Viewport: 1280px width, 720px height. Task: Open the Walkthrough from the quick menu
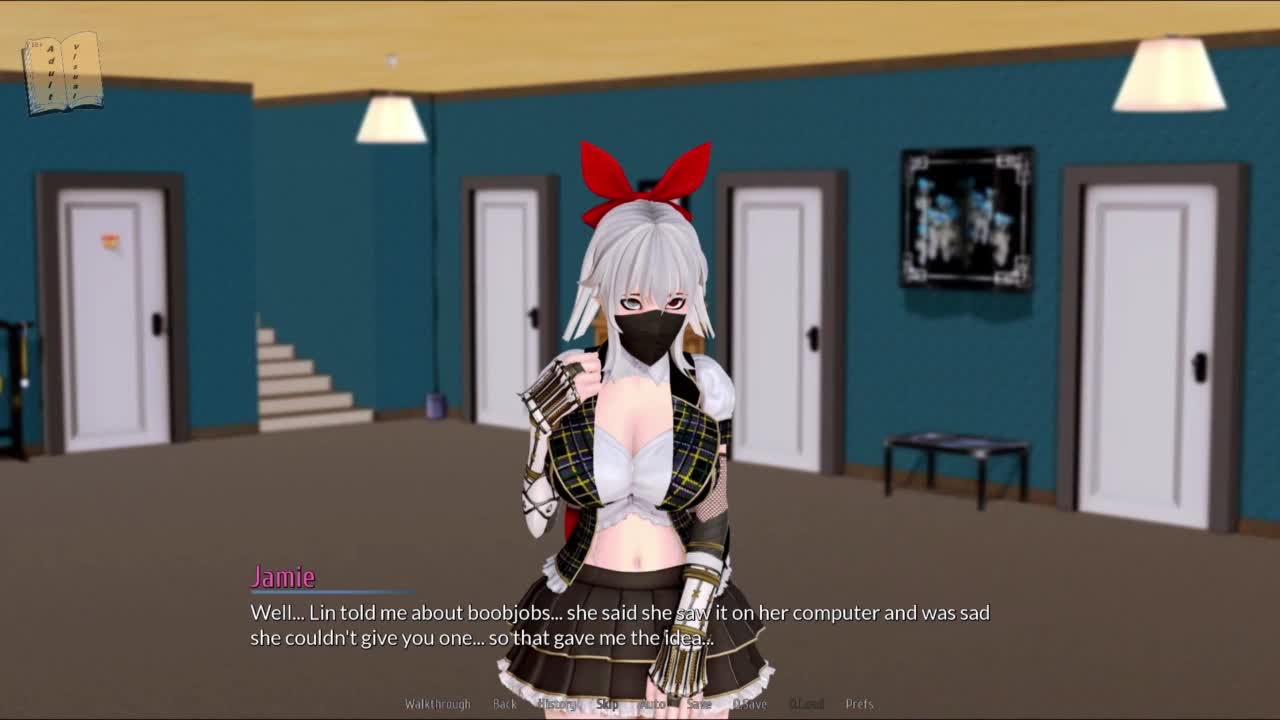(437, 704)
